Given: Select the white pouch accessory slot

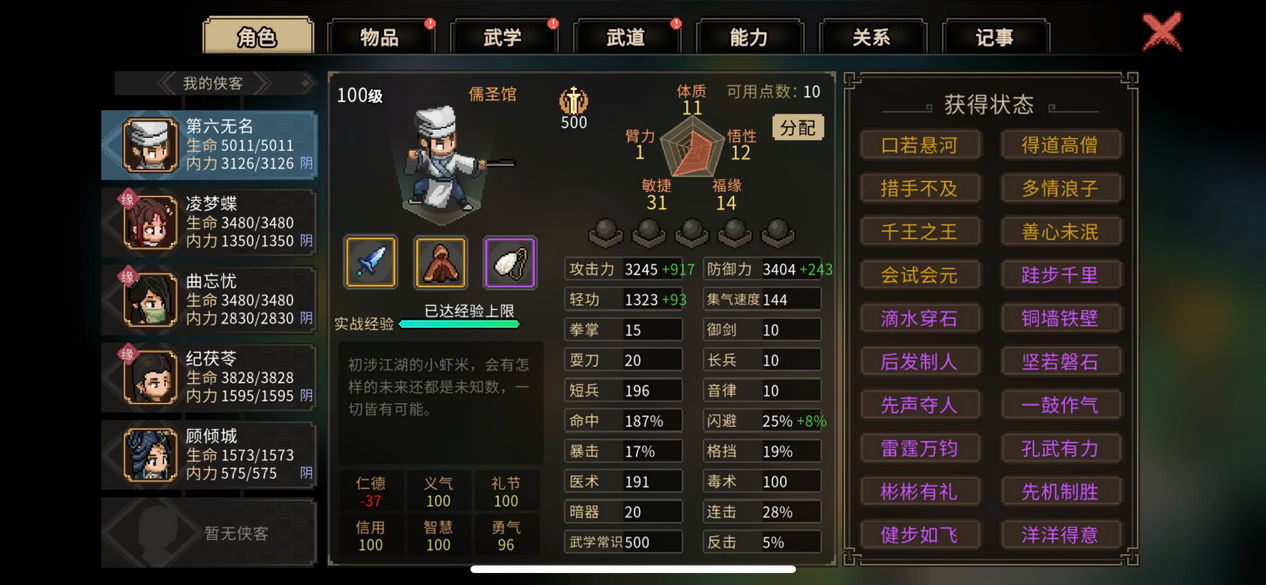Looking at the screenshot, I should click(510, 262).
